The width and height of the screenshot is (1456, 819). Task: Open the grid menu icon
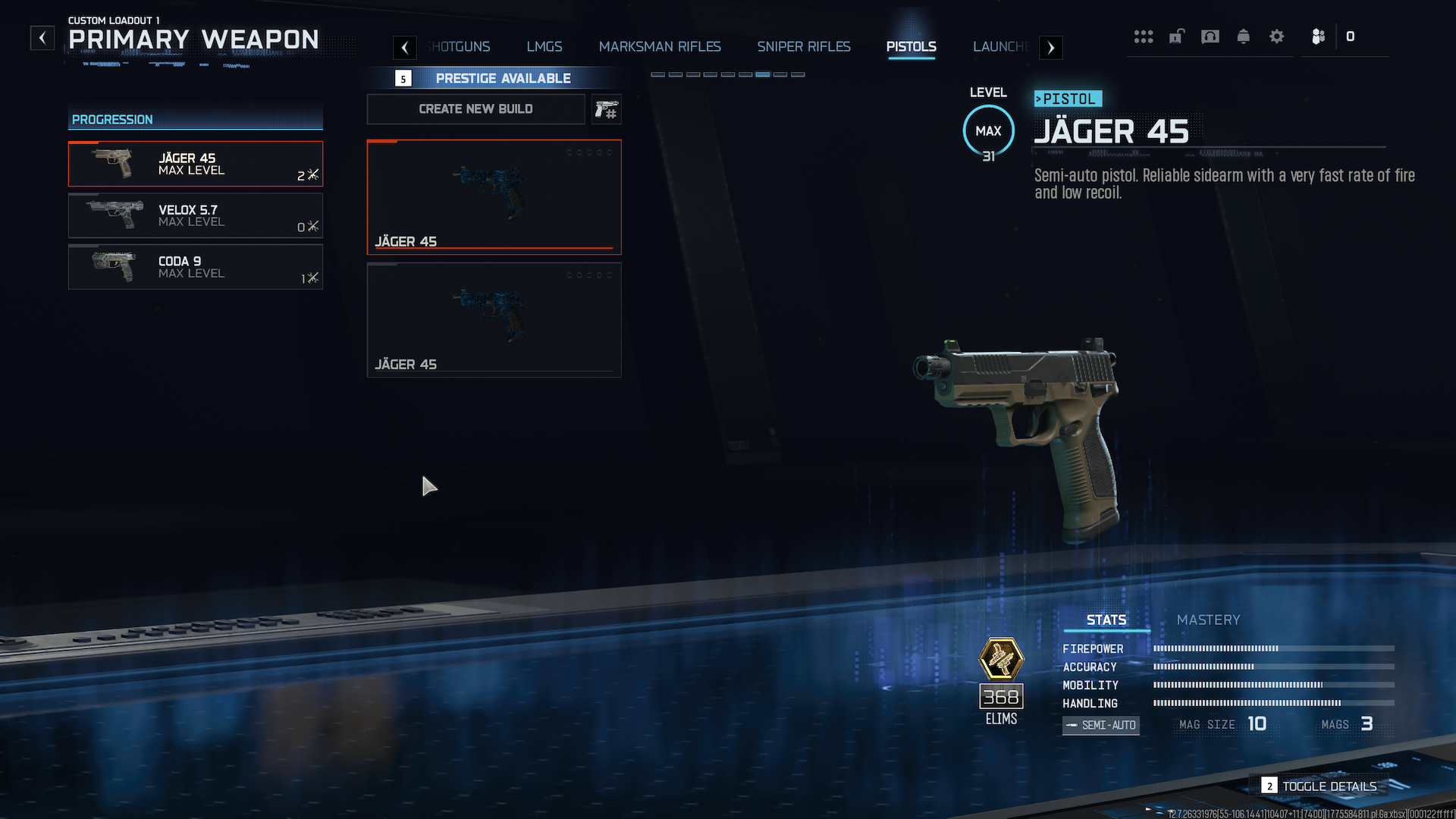pyautogui.click(x=1143, y=36)
